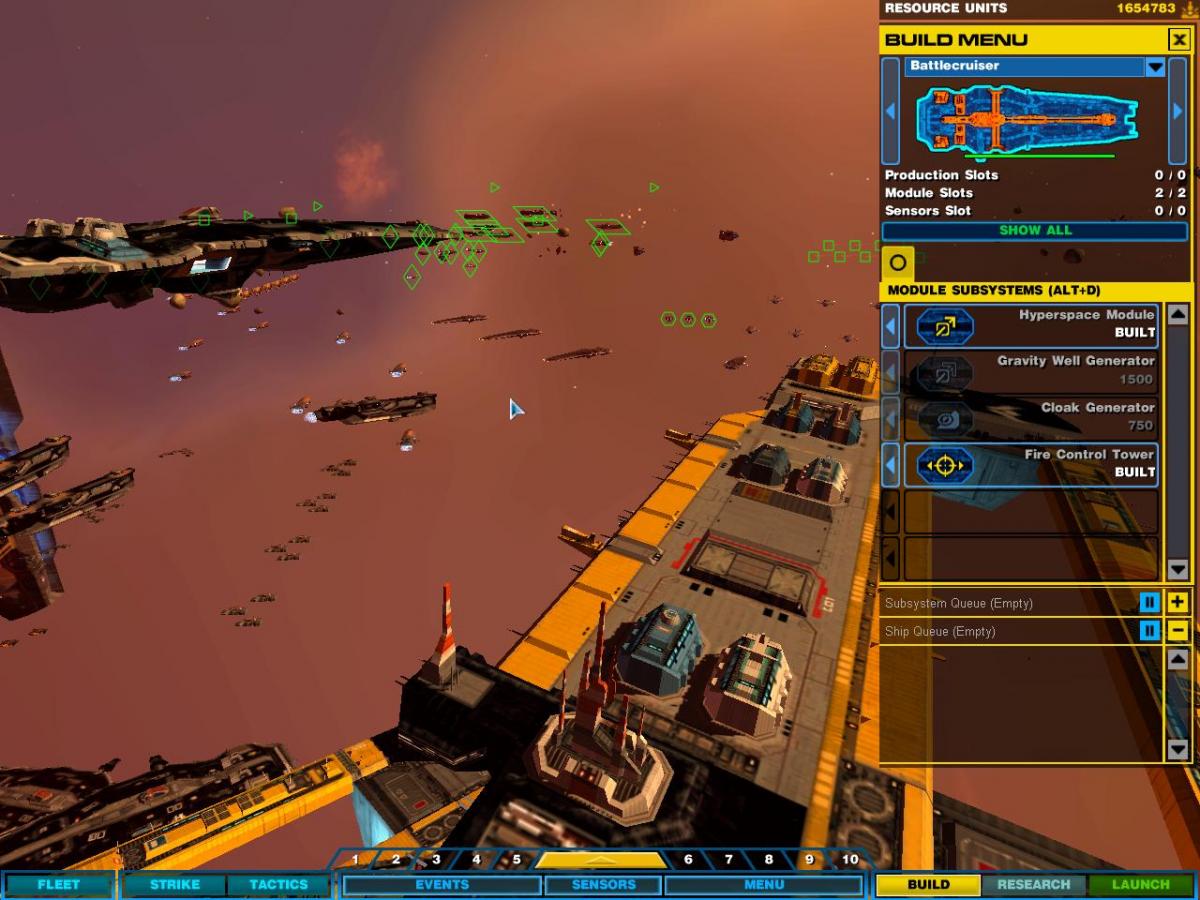Expand the Subsystem Queue with plus button
The height and width of the screenshot is (900, 1200).
coord(1178,603)
